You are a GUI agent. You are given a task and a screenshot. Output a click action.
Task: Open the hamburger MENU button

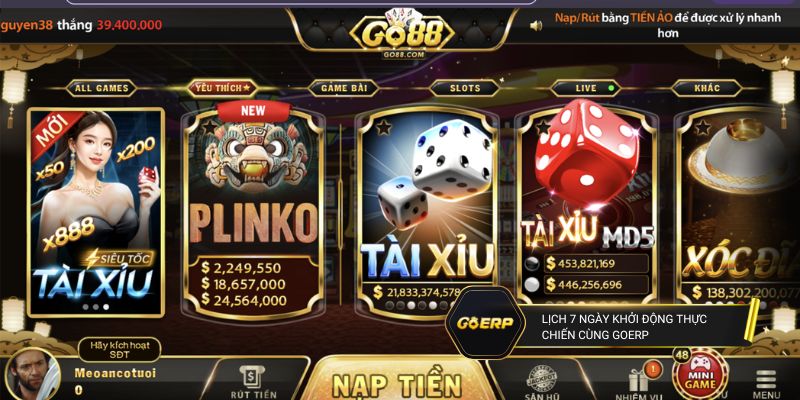point(767,384)
